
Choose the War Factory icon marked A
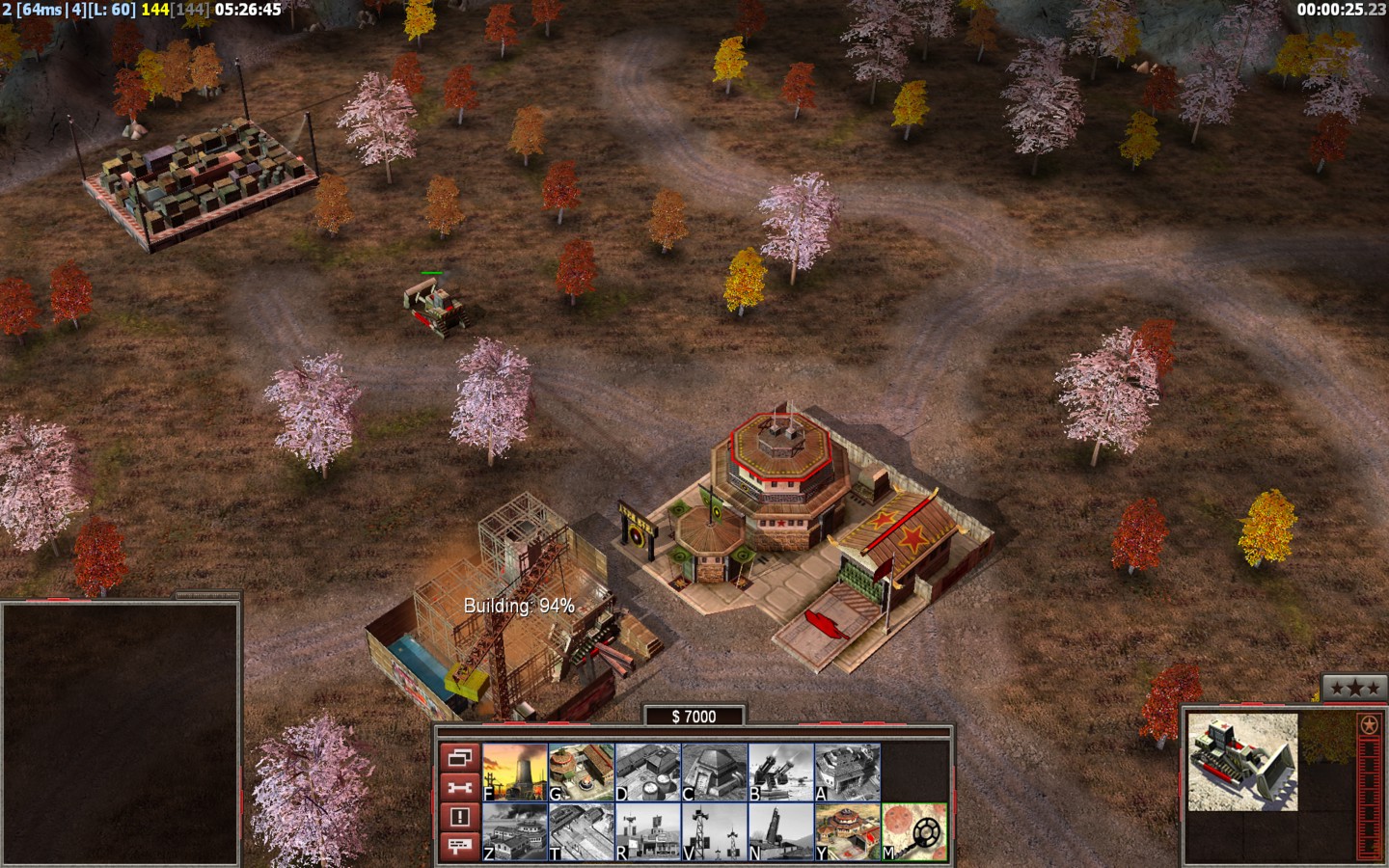click(x=848, y=772)
